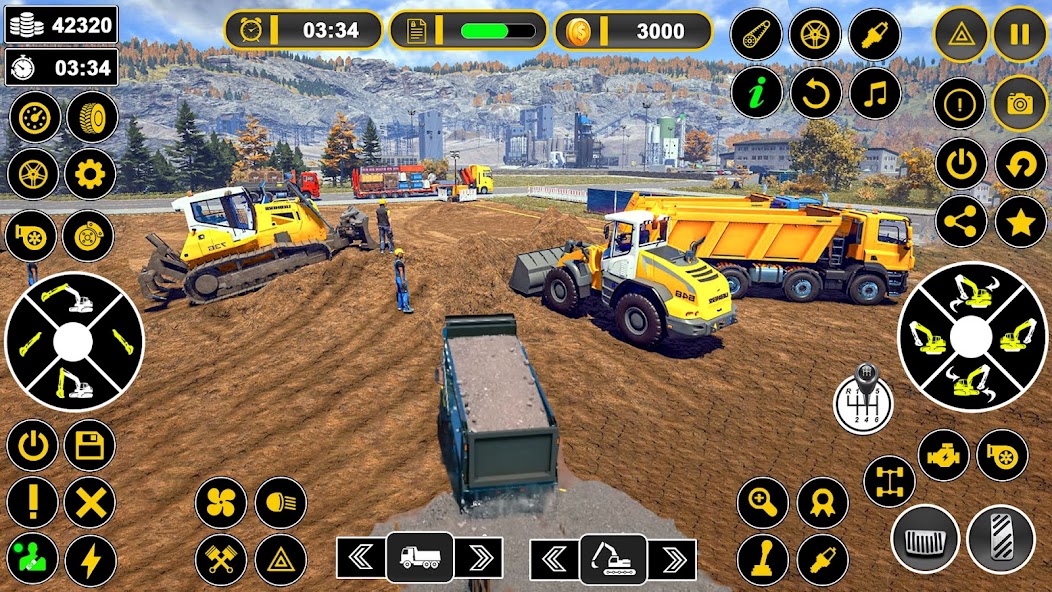Select the excavator vehicle icon
Image resolution: width=1052 pixels, height=592 pixels.
[x=613, y=558]
